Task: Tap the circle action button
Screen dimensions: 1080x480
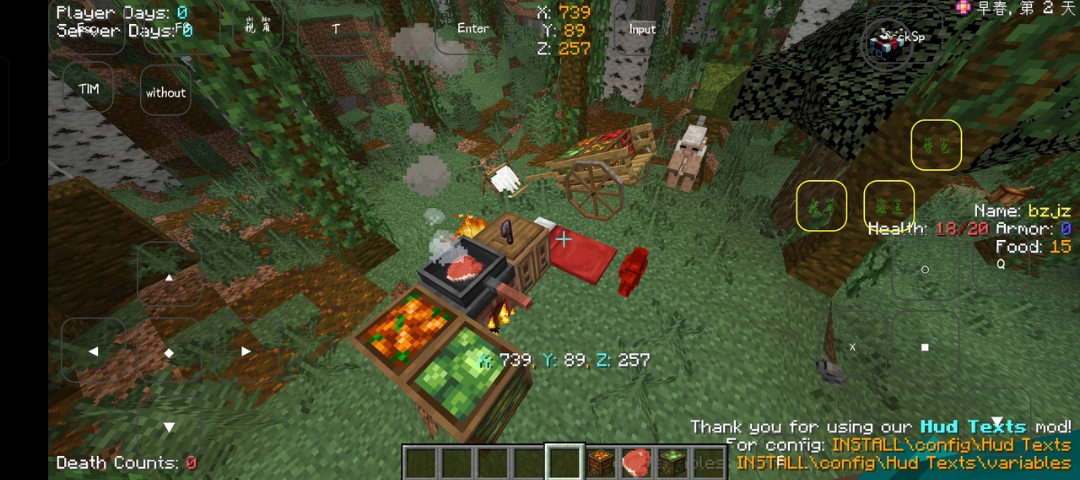Action: pyautogui.click(x=925, y=269)
